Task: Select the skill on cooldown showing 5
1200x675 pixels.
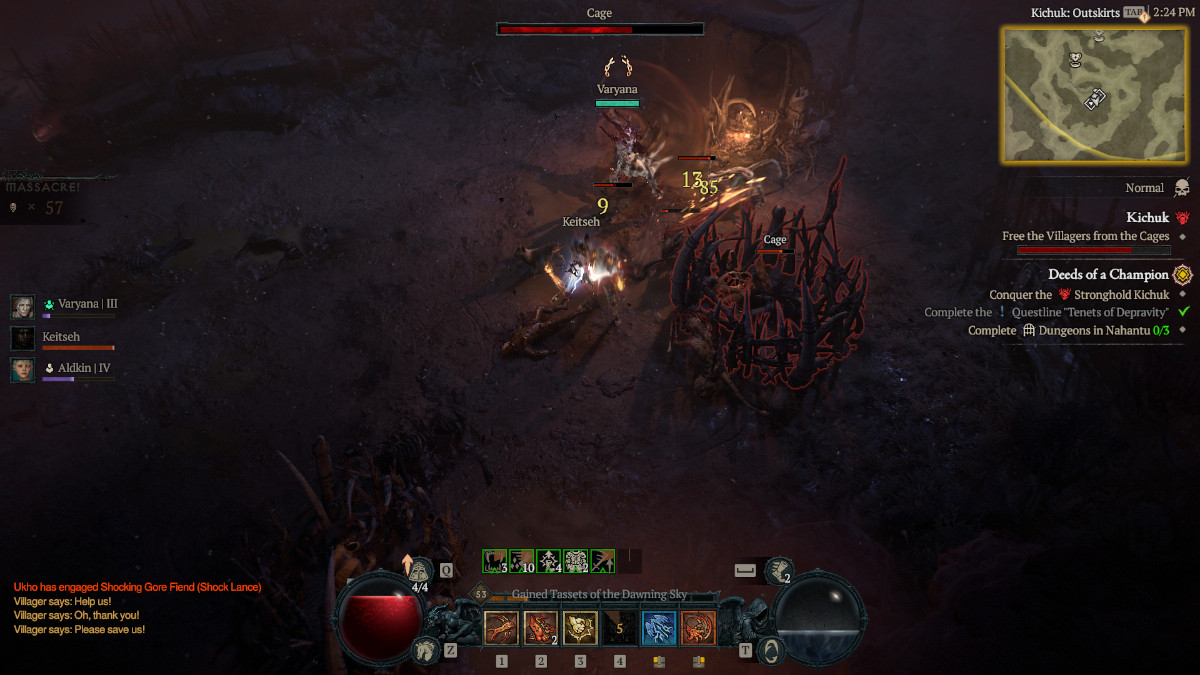Action: click(x=620, y=628)
